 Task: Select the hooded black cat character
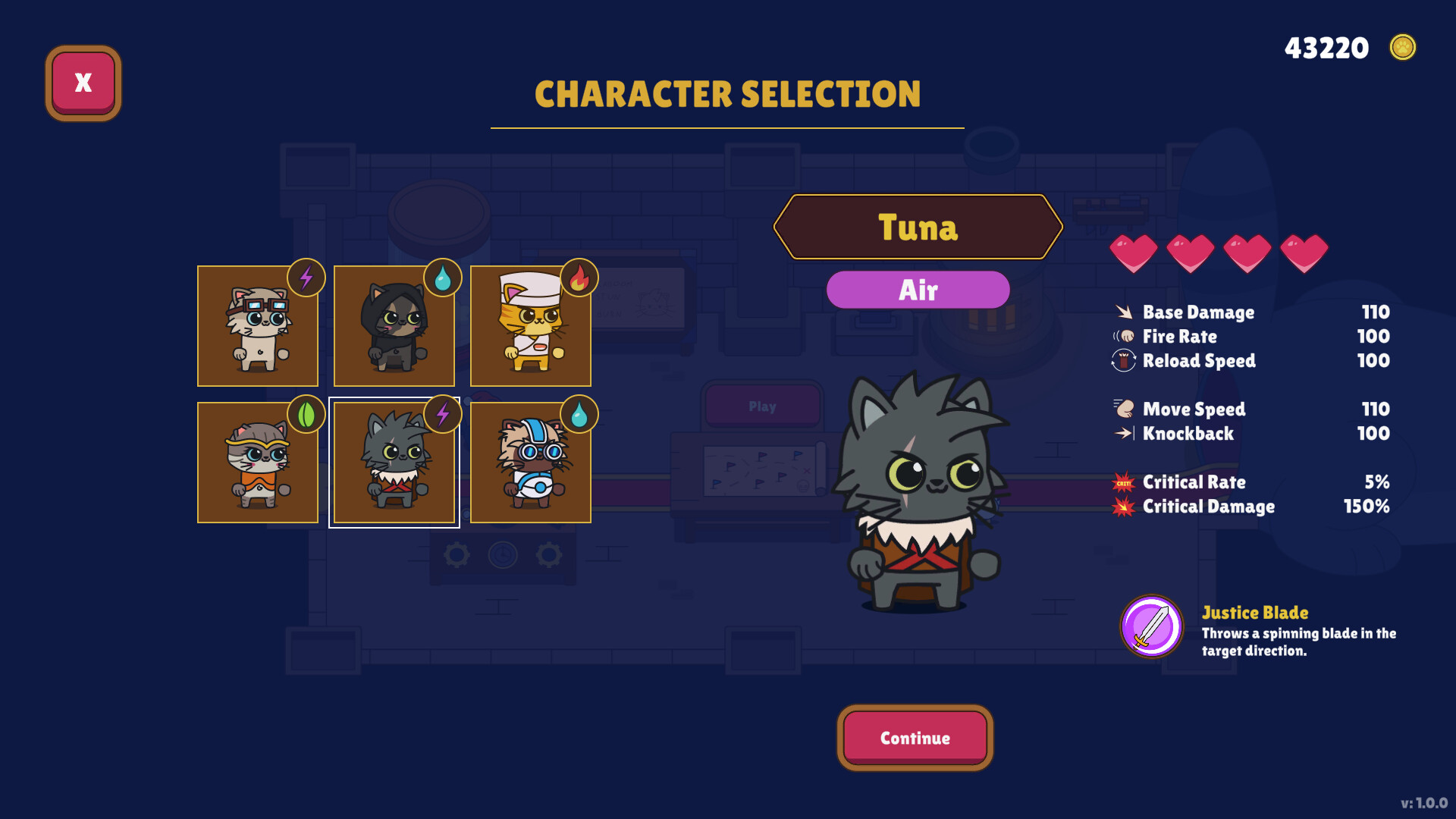(x=393, y=326)
